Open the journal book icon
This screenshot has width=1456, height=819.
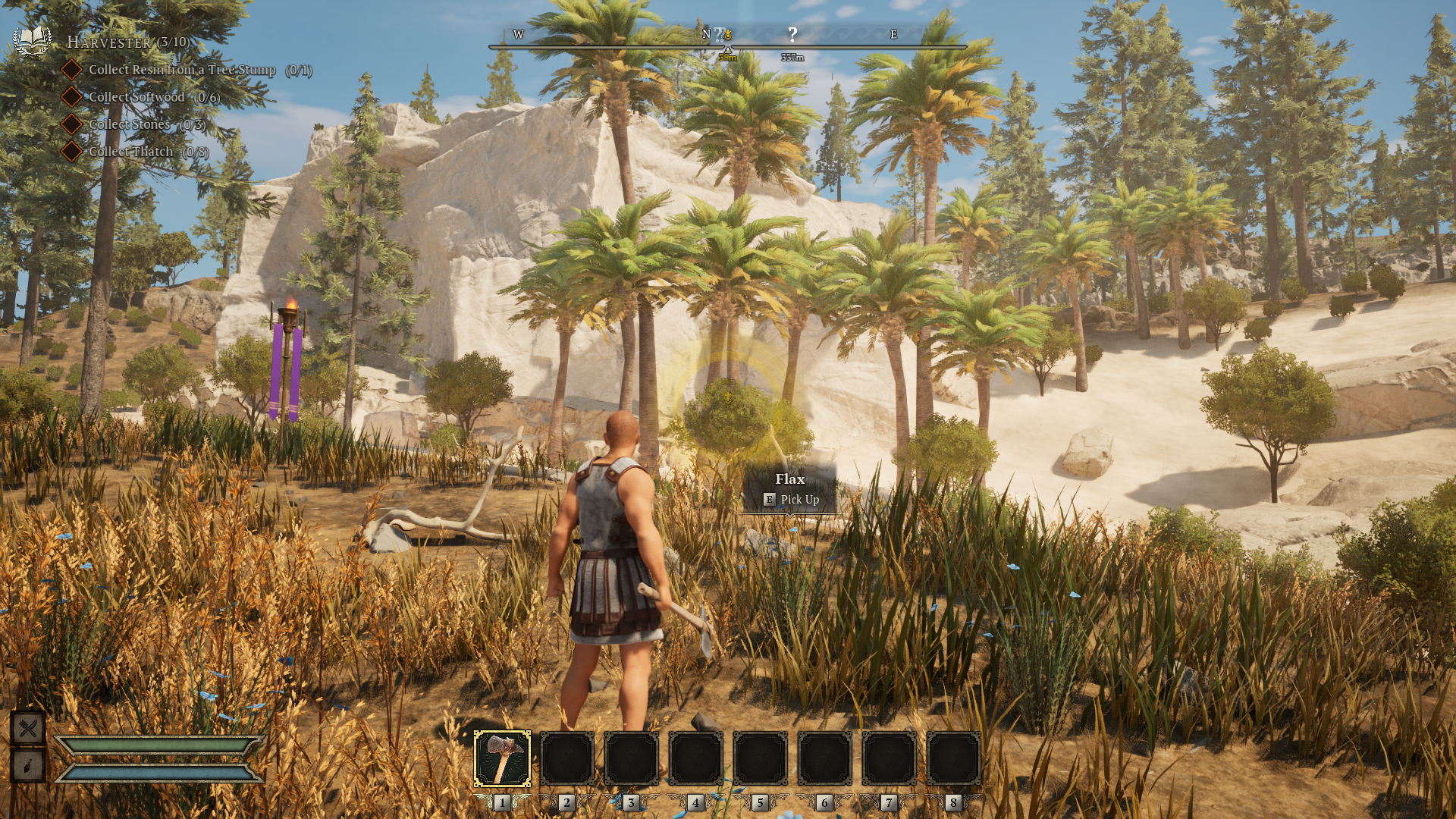click(x=32, y=40)
